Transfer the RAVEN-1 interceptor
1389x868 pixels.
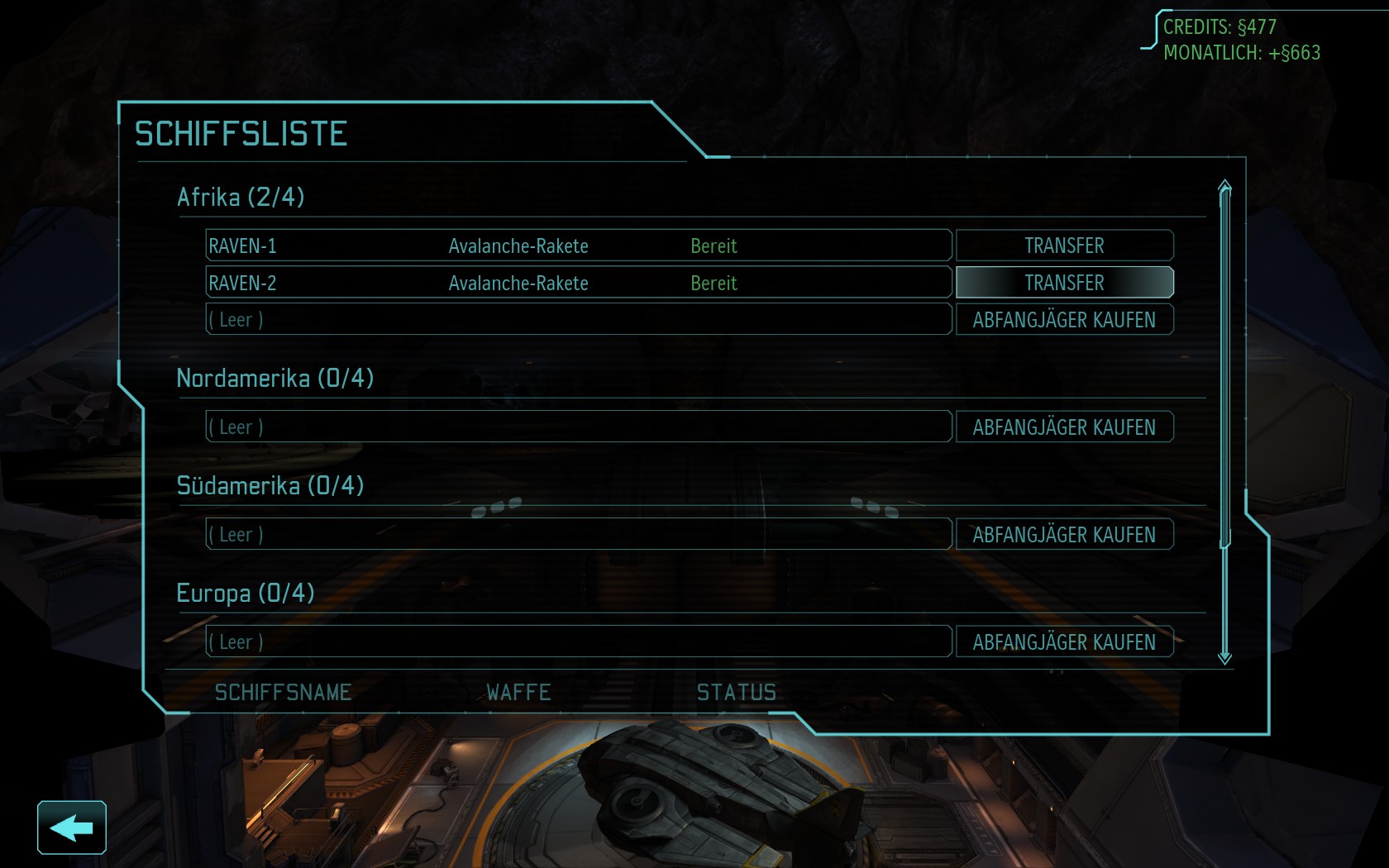tap(1064, 246)
